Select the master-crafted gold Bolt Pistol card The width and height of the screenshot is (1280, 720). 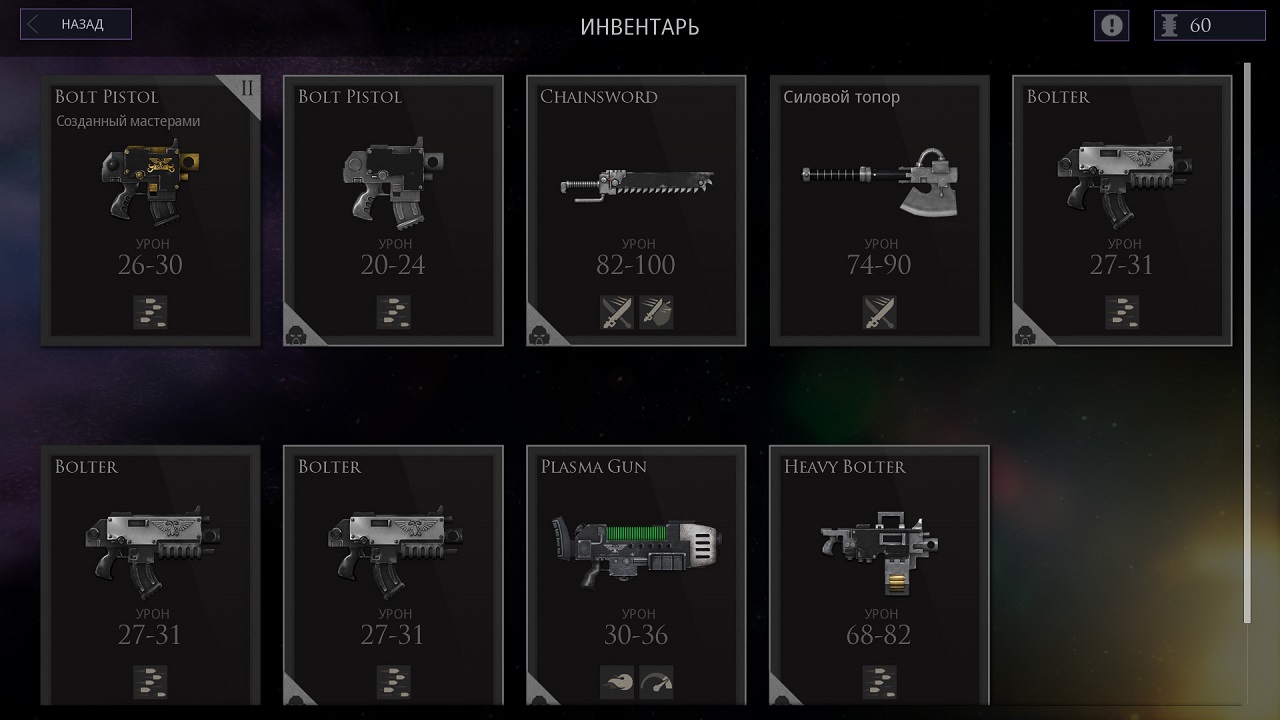(x=150, y=210)
